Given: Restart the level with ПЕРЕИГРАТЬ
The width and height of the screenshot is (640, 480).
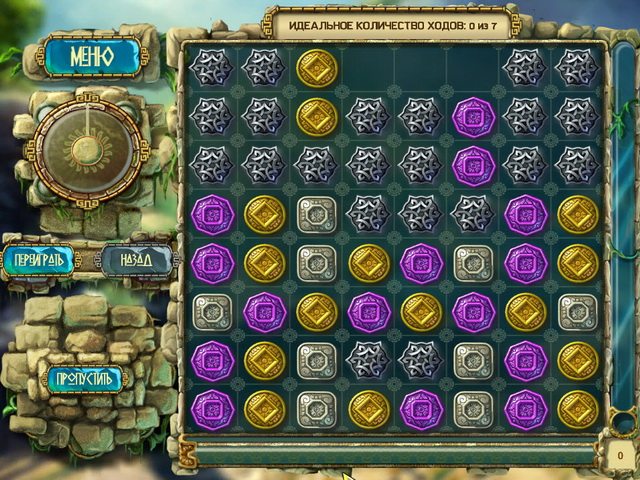Looking at the screenshot, I should coord(39,260).
